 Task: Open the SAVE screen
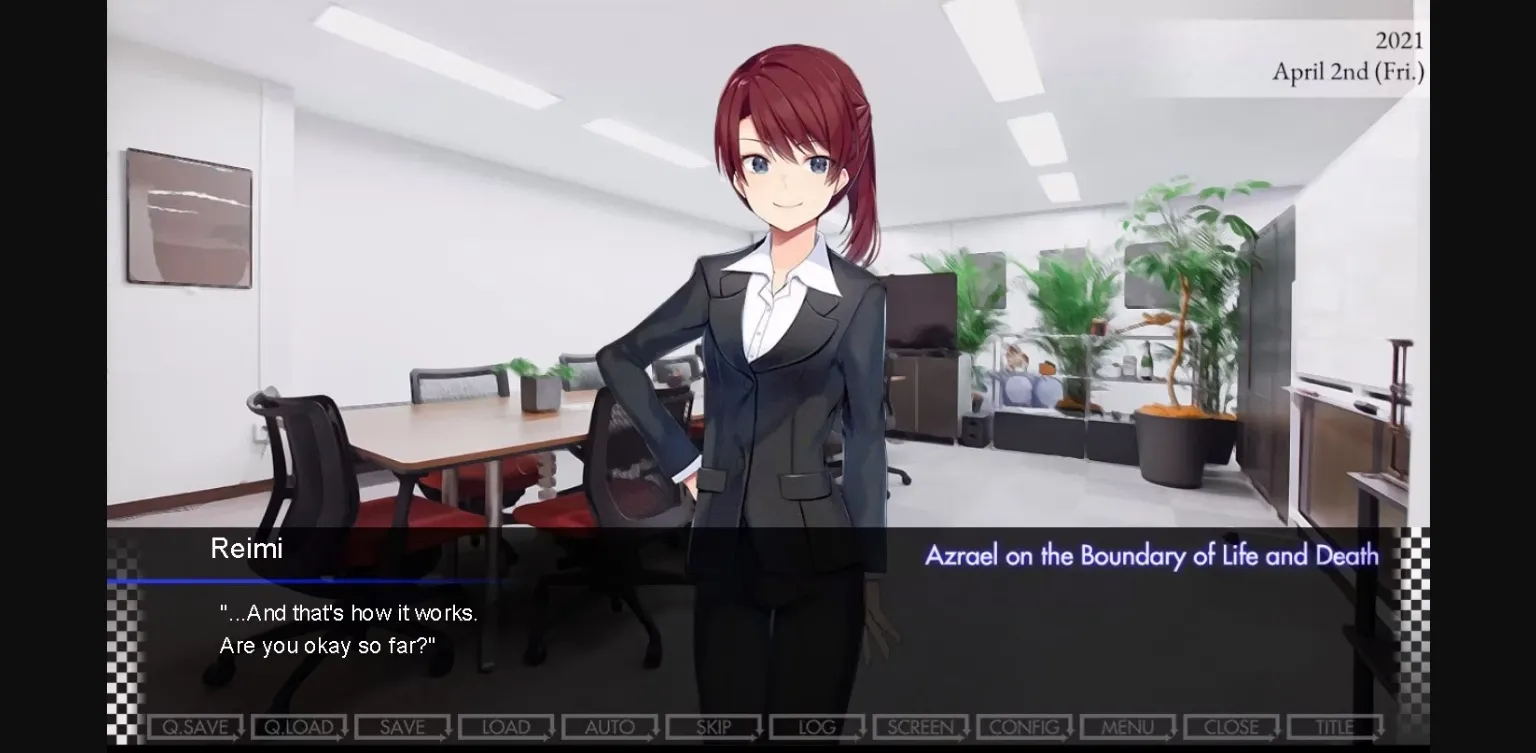click(401, 727)
